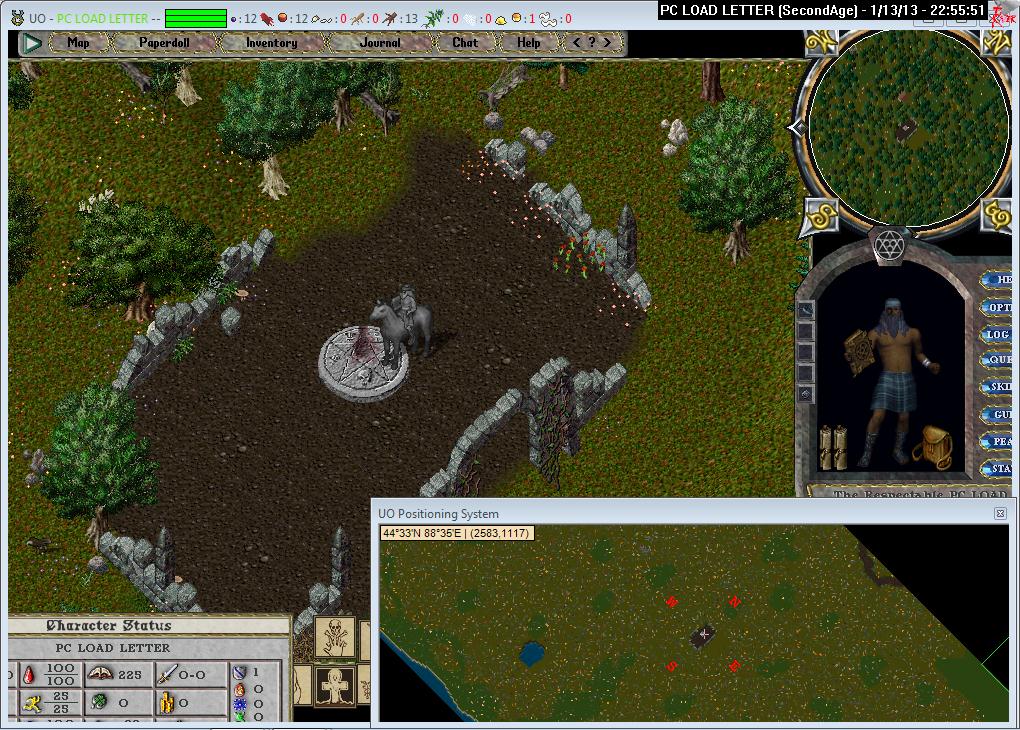This screenshot has height=730, width=1020.
Task: Open the scrolls on the paperdoll
Action: (x=834, y=447)
